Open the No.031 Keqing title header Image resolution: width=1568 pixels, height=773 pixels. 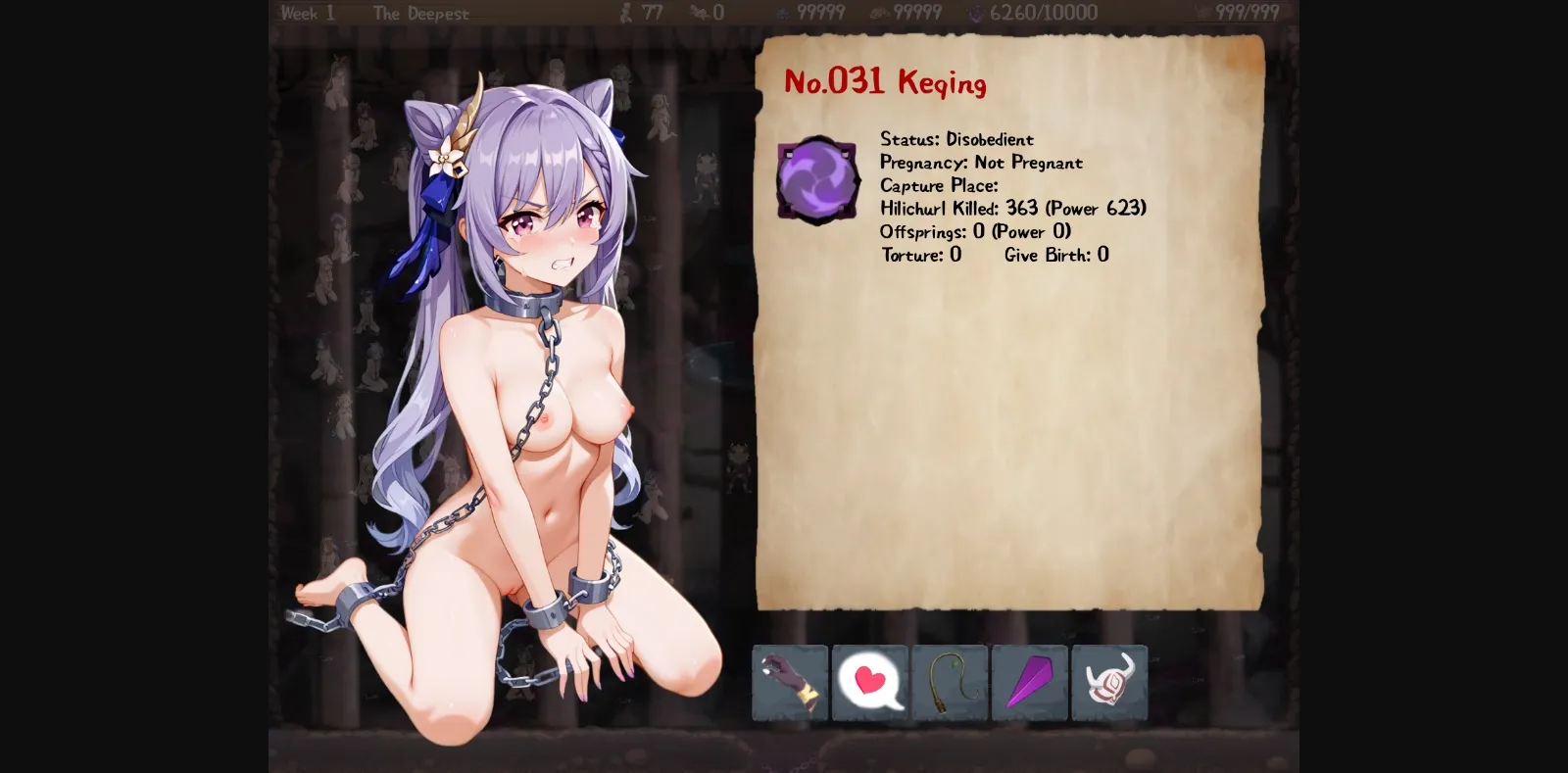pos(885,82)
